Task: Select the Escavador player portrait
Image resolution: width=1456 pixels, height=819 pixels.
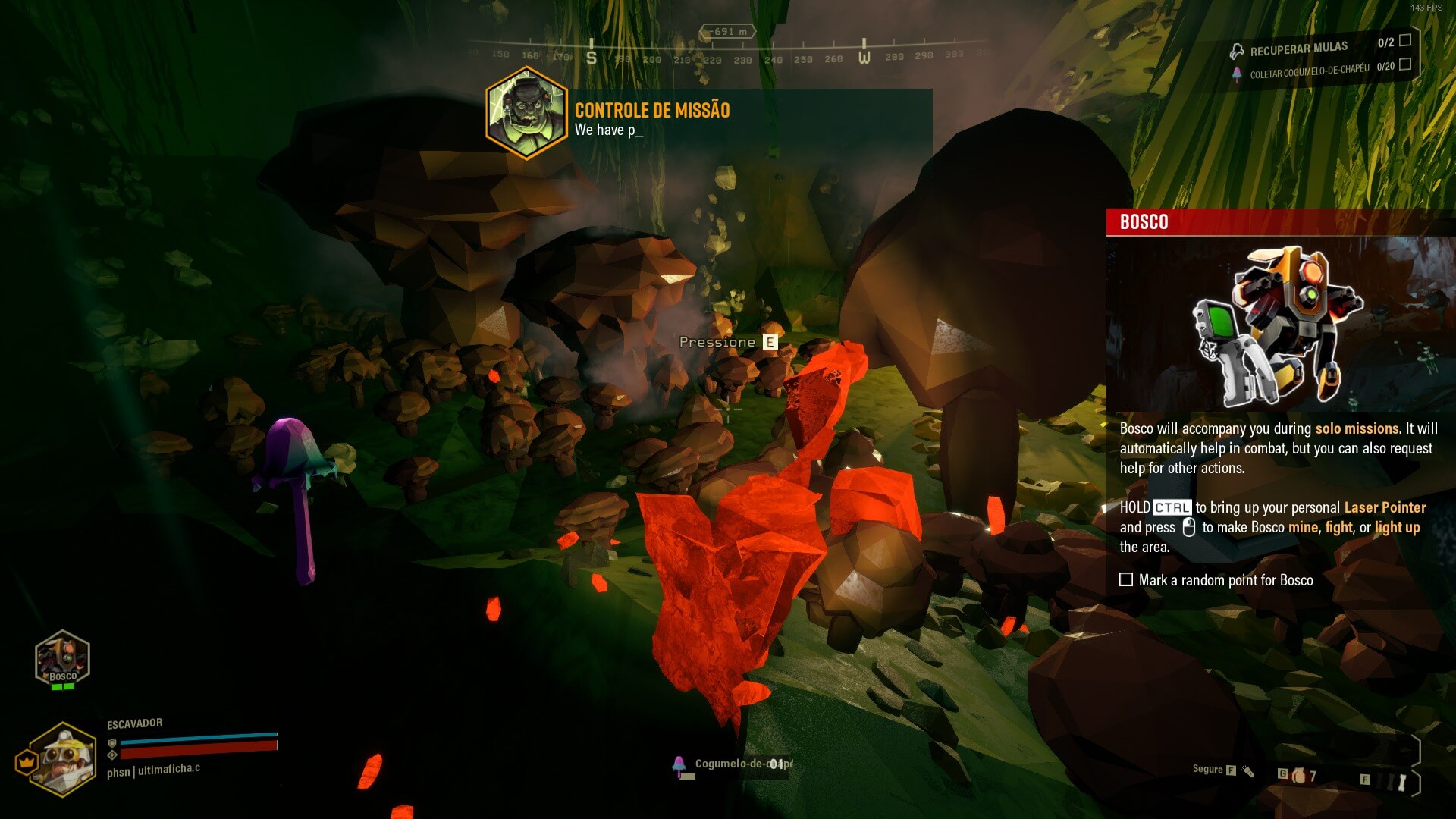Action: [64, 759]
